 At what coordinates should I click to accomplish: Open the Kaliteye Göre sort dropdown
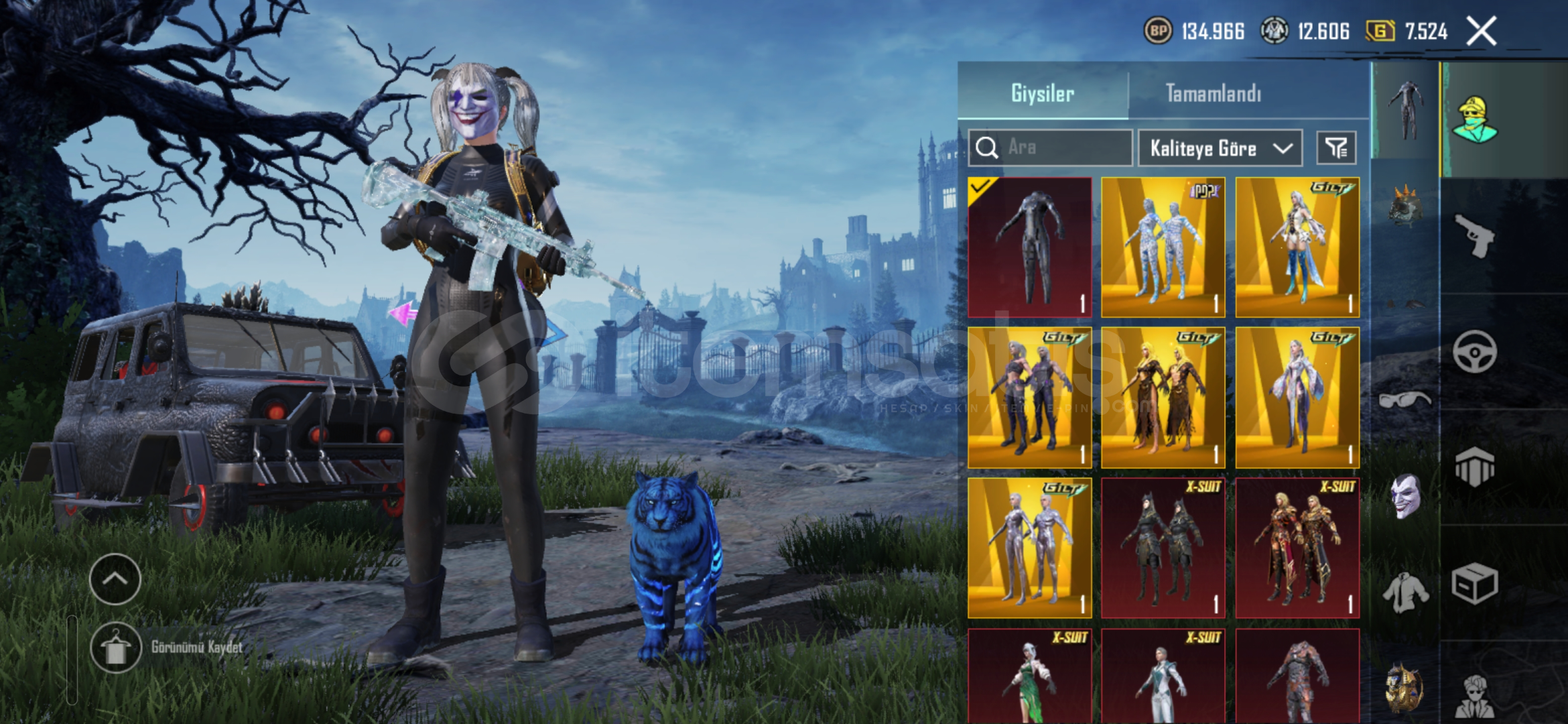coord(1220,148)
